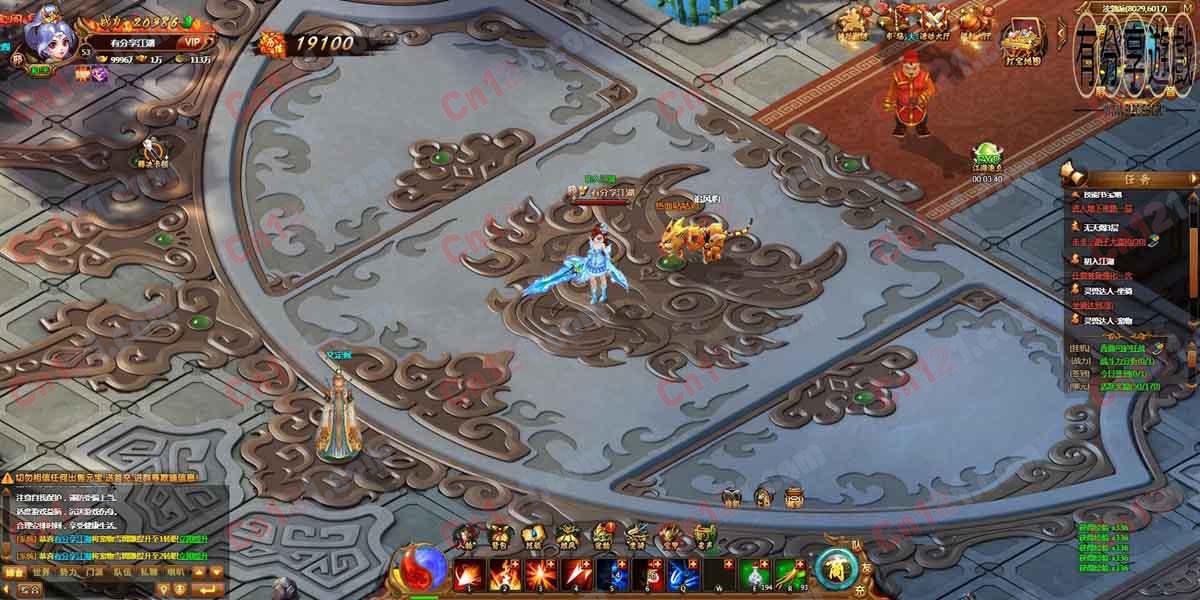Open the crossed swords hall icon
This screenshot has width=1200, height=600.
934,22
